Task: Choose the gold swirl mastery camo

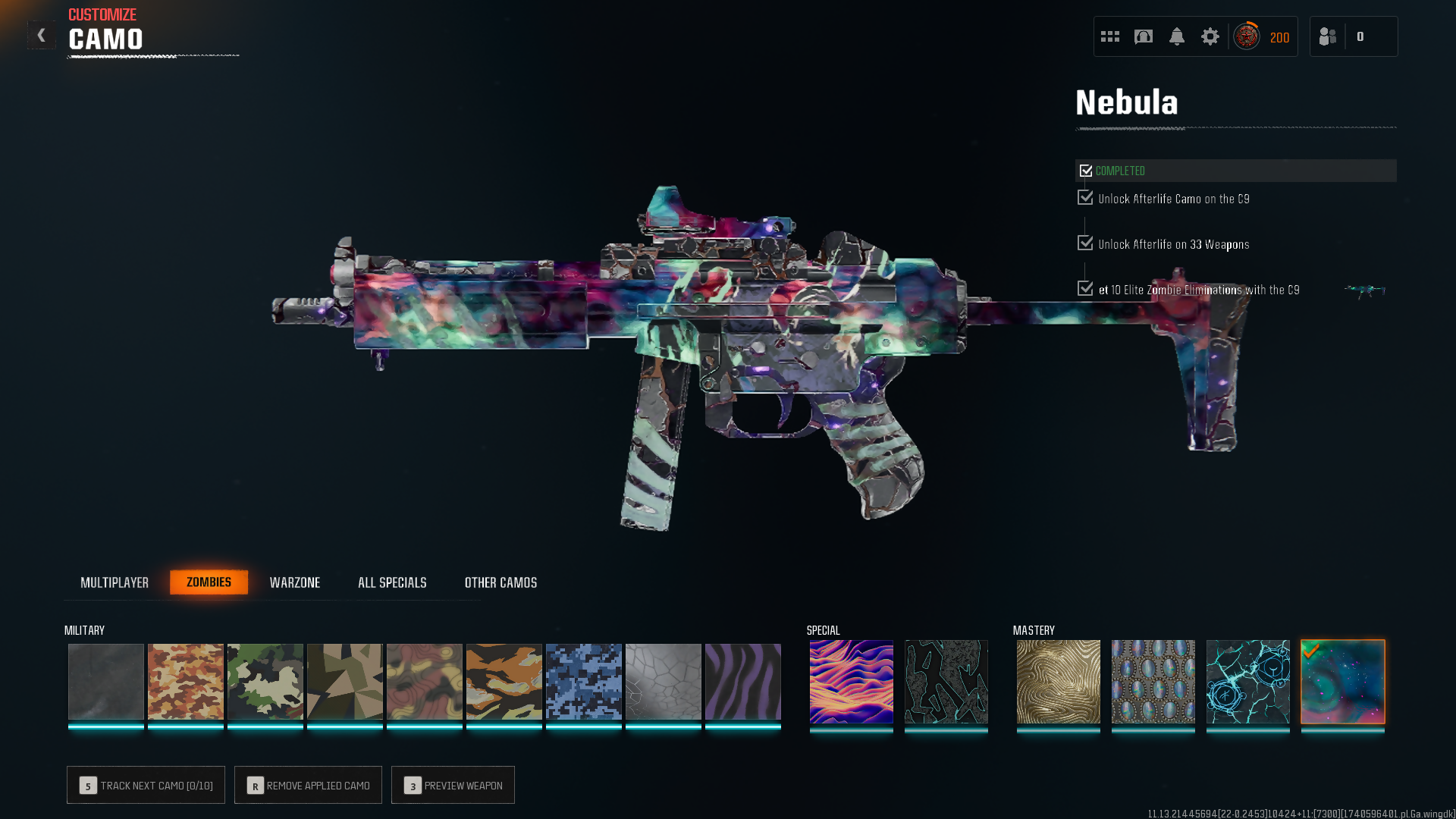Action: (x=1058, y=681)
